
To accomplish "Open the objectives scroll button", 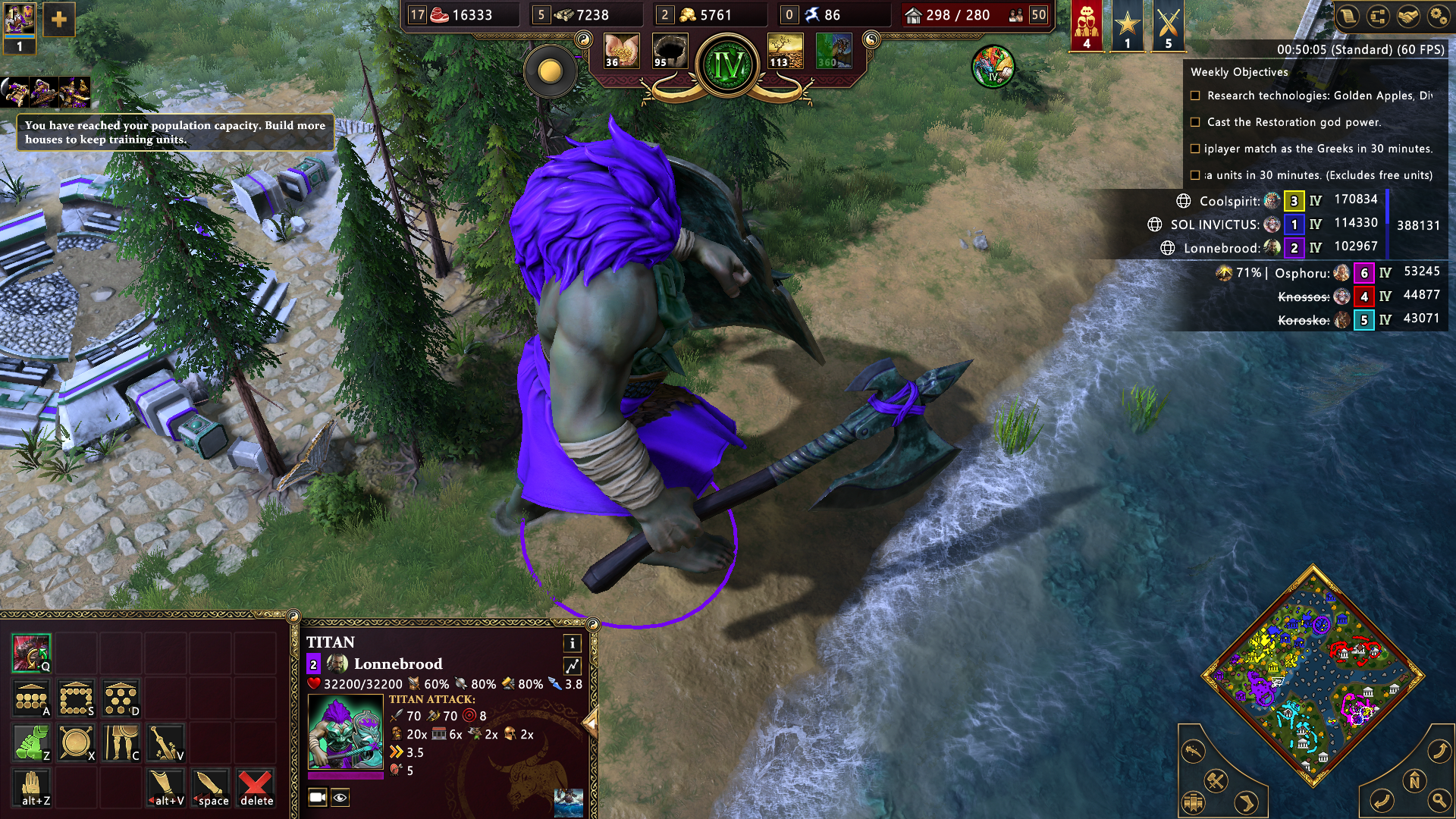I will [x=1348, y=17].
